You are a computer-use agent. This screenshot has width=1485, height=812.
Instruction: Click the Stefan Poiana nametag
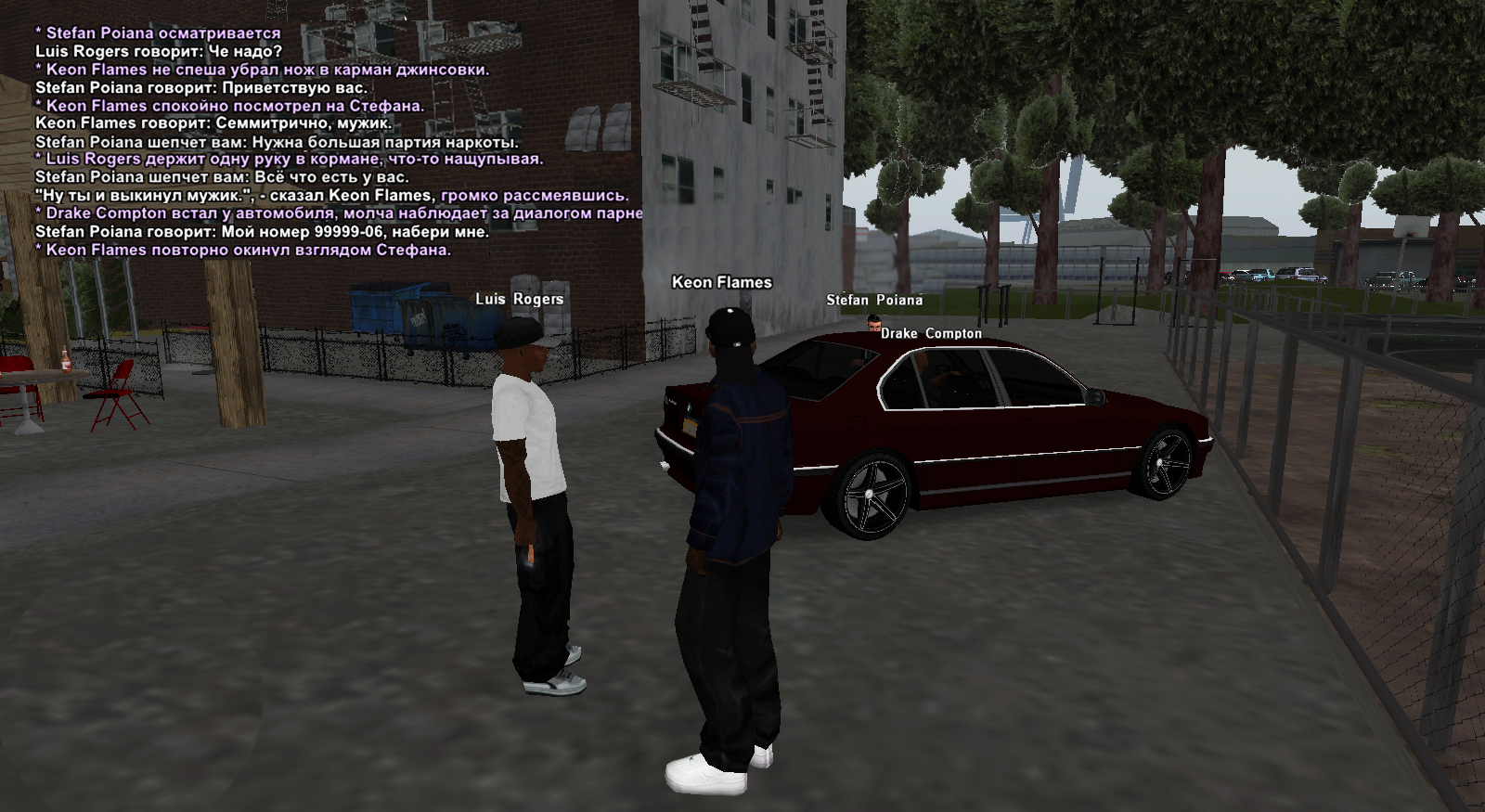pyautogui.click(x=874, y=300)
